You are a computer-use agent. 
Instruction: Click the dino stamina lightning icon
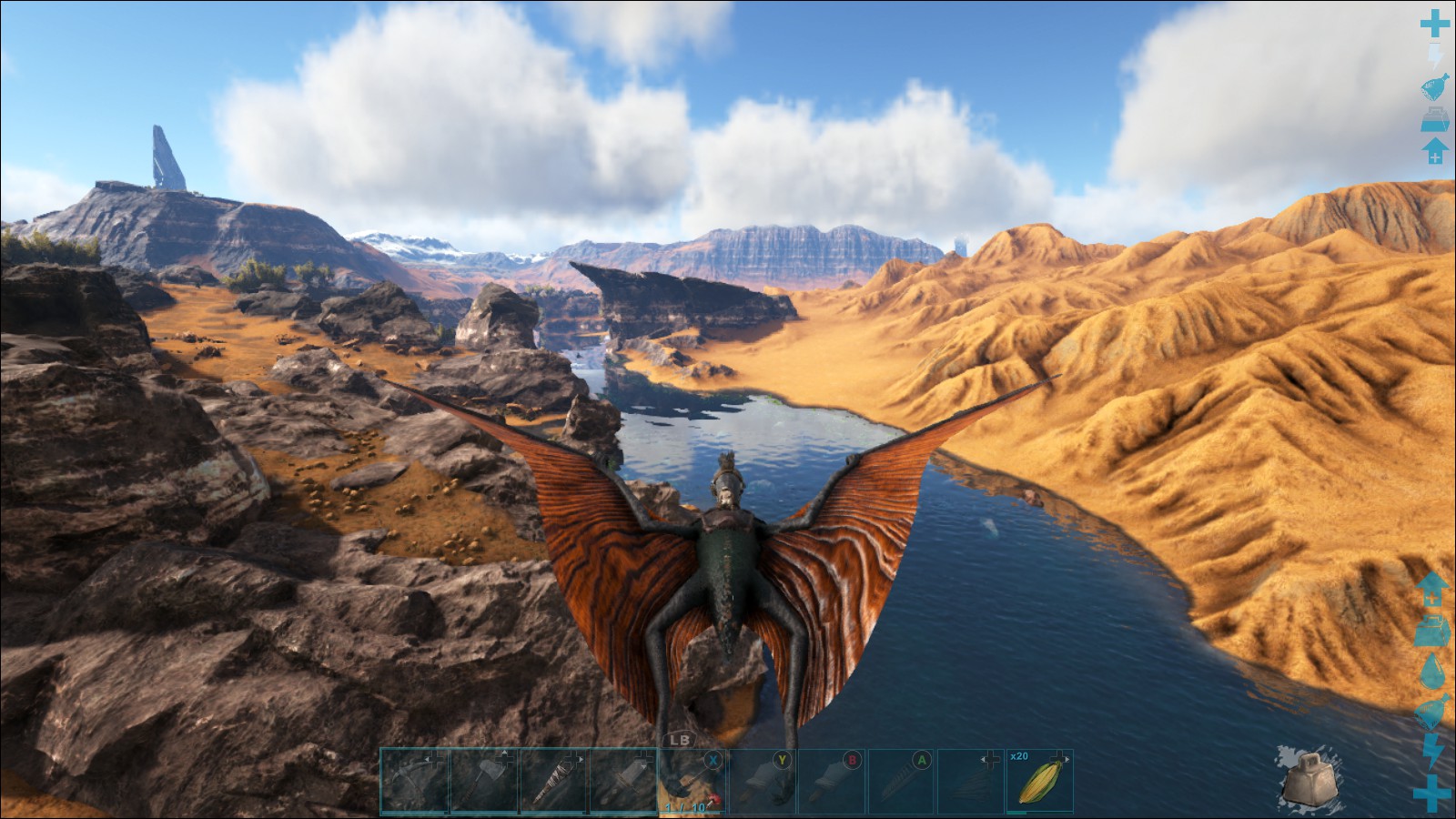(x=1436, y=750)
